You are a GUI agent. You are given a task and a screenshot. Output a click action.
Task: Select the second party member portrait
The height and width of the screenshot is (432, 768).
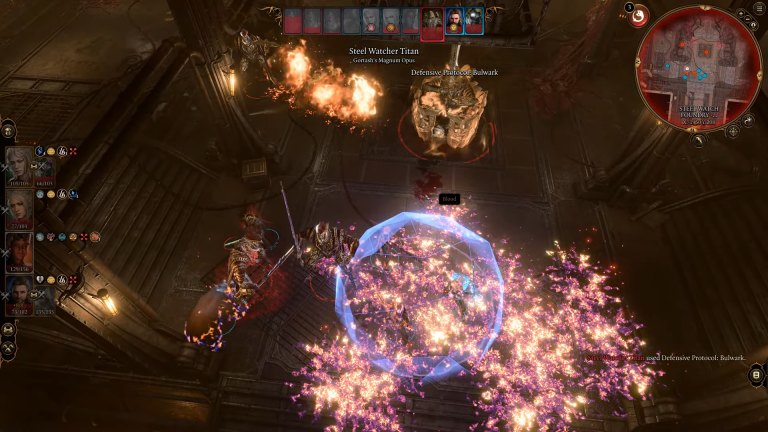[19, 207]
